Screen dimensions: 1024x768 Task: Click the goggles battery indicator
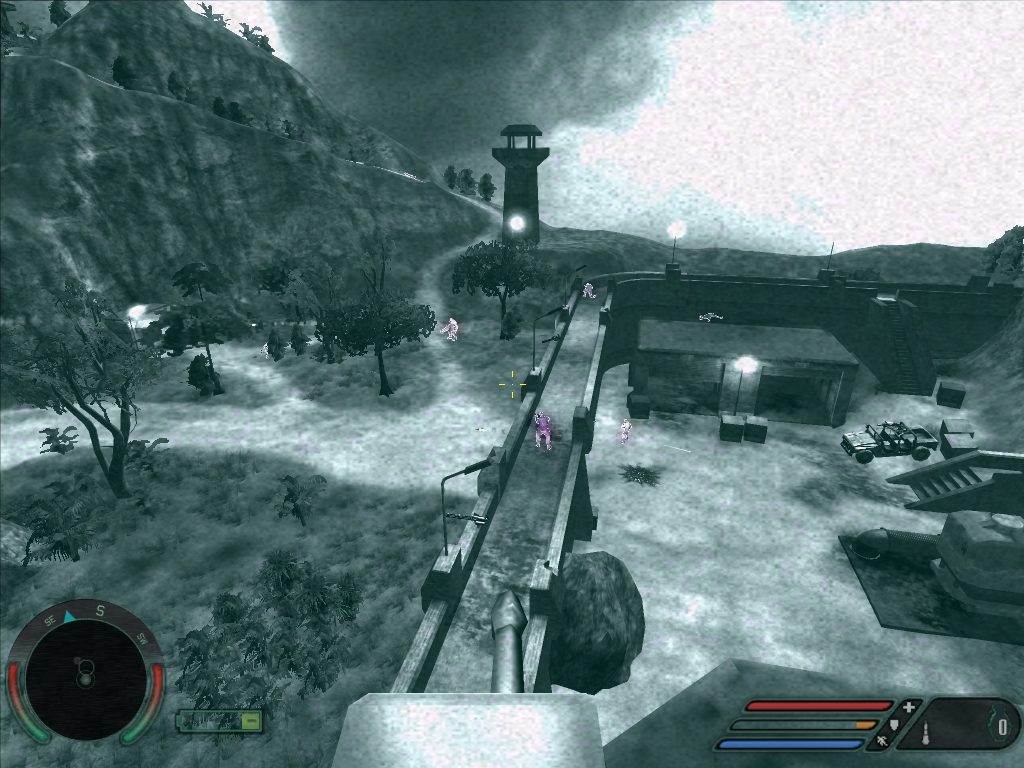220,720
